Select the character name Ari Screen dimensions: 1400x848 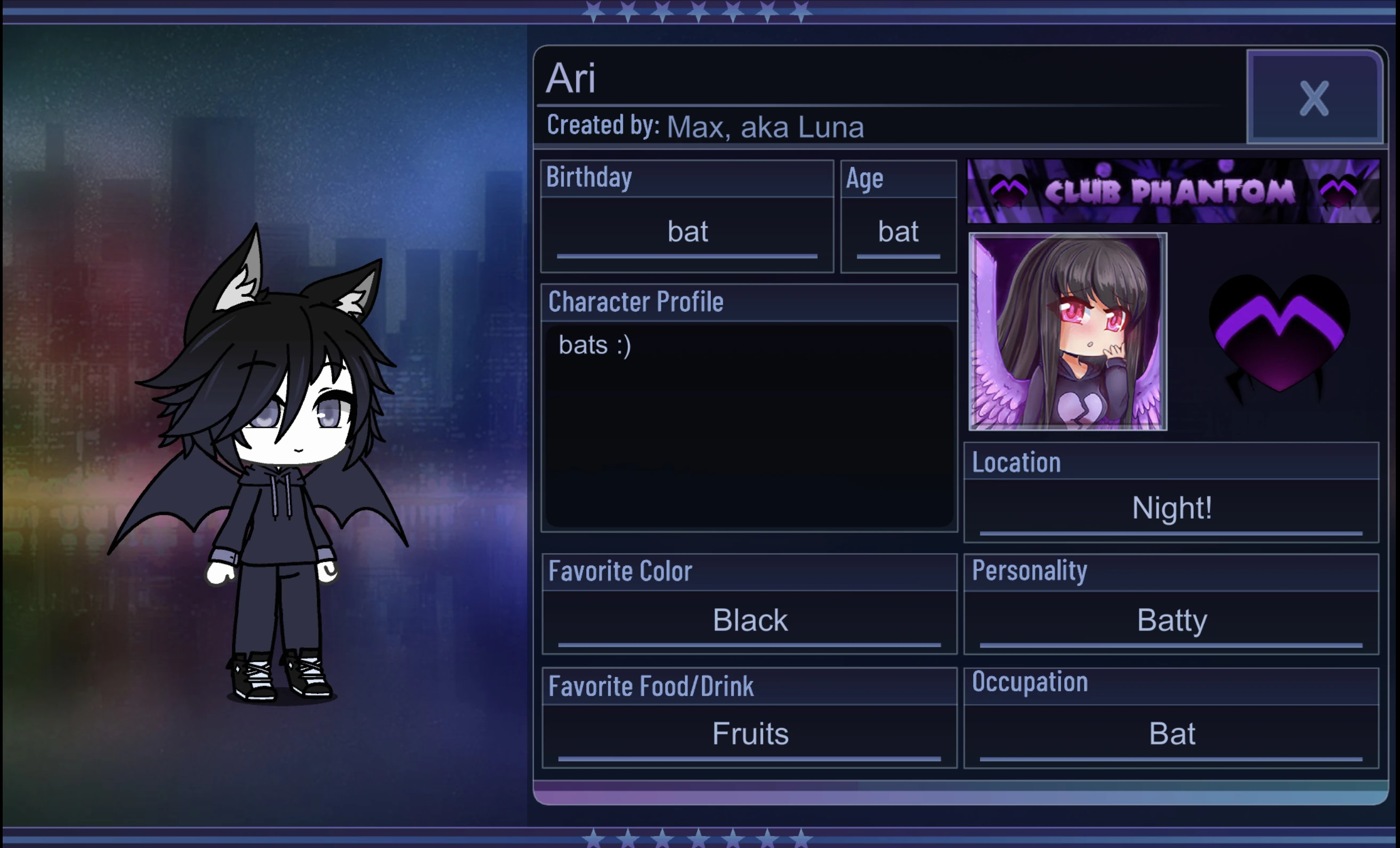tap(570, 79)
